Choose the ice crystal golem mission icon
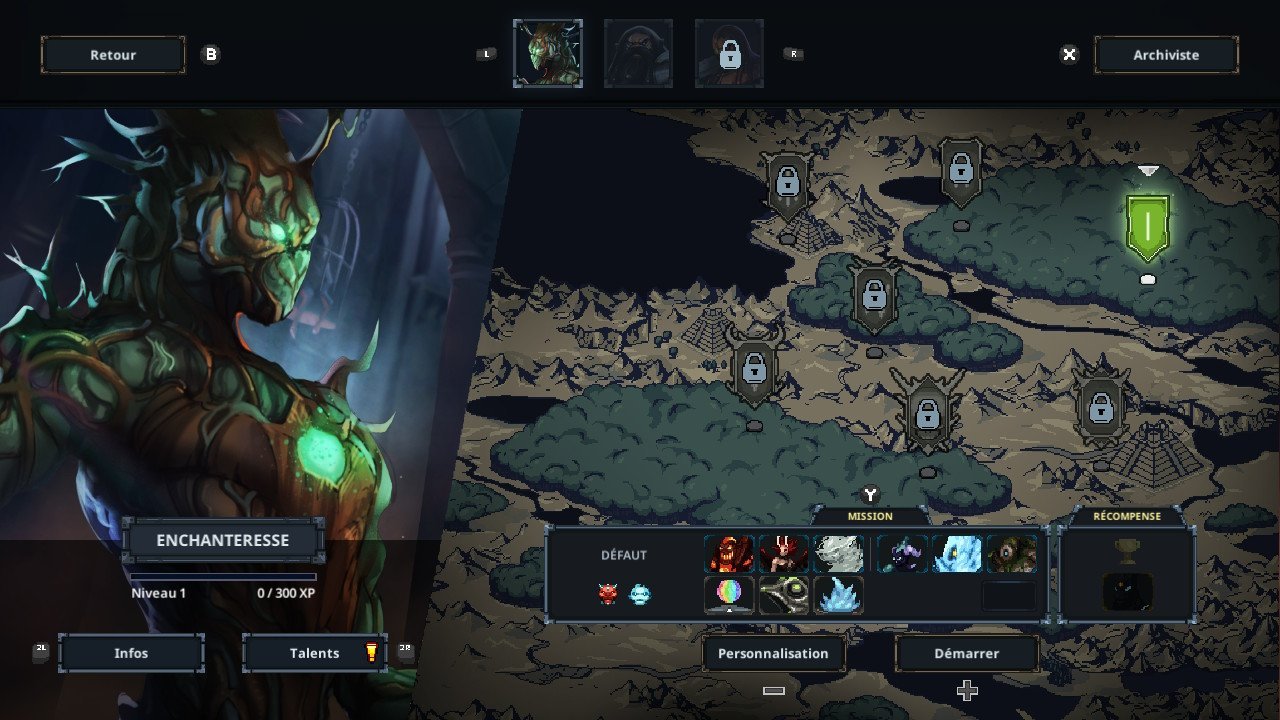Viewport: 1280px width, 720px height. (x=957, y=553)
